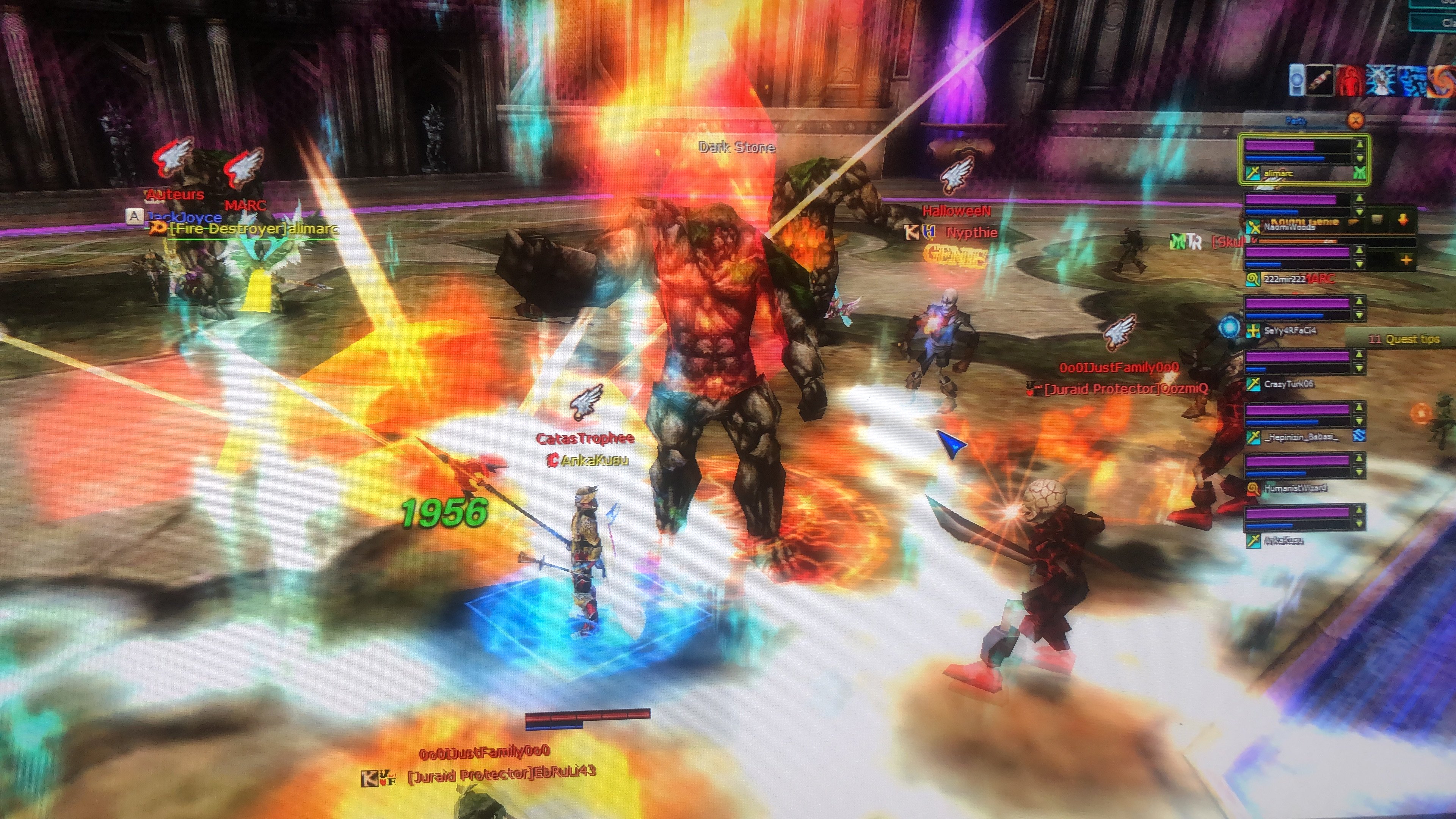Screen dimensions: 1456x819
Task: Select the Party panel header
Action: click(x=1295, y=121)
